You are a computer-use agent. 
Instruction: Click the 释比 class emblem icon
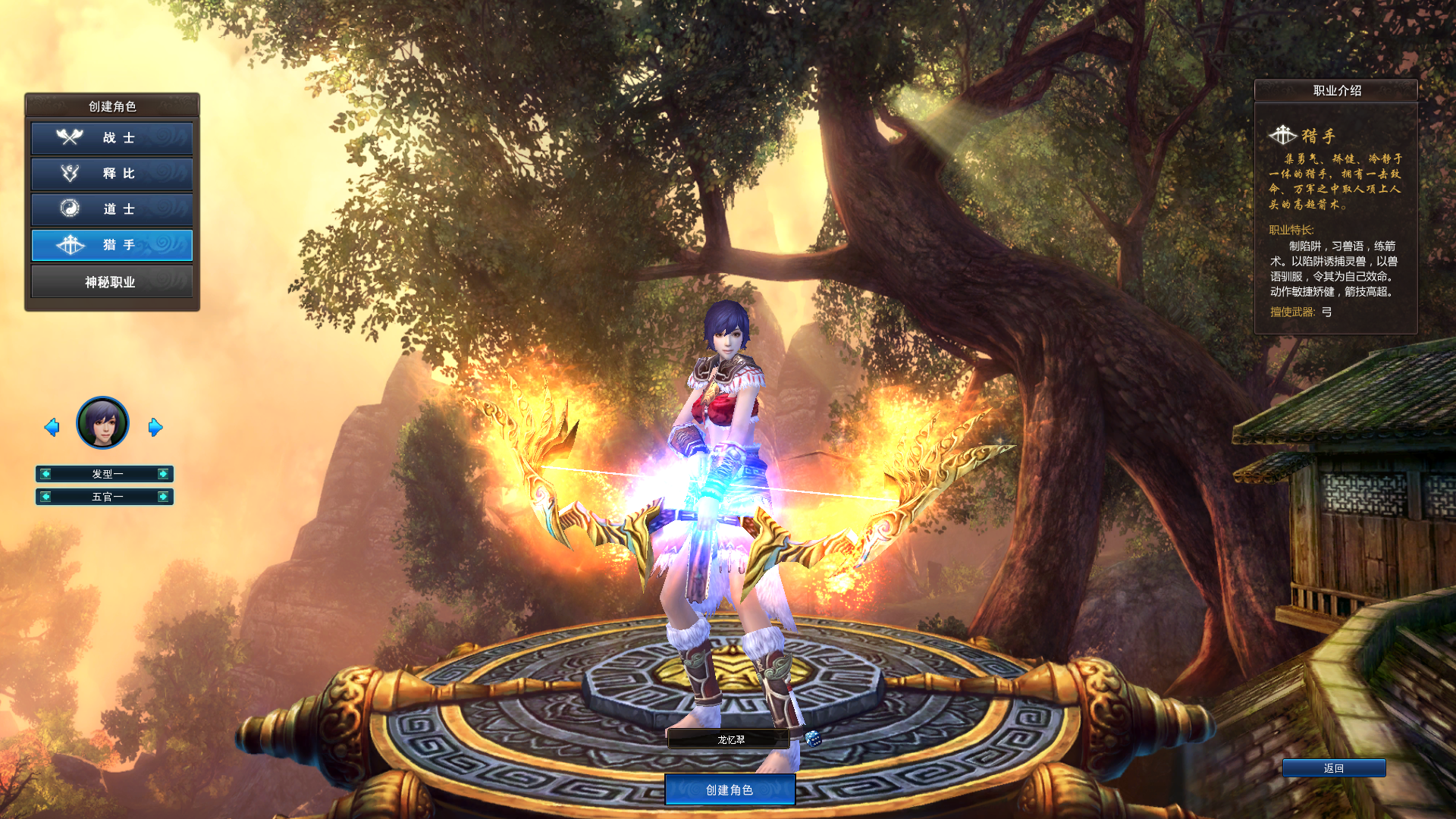[71, 174]
